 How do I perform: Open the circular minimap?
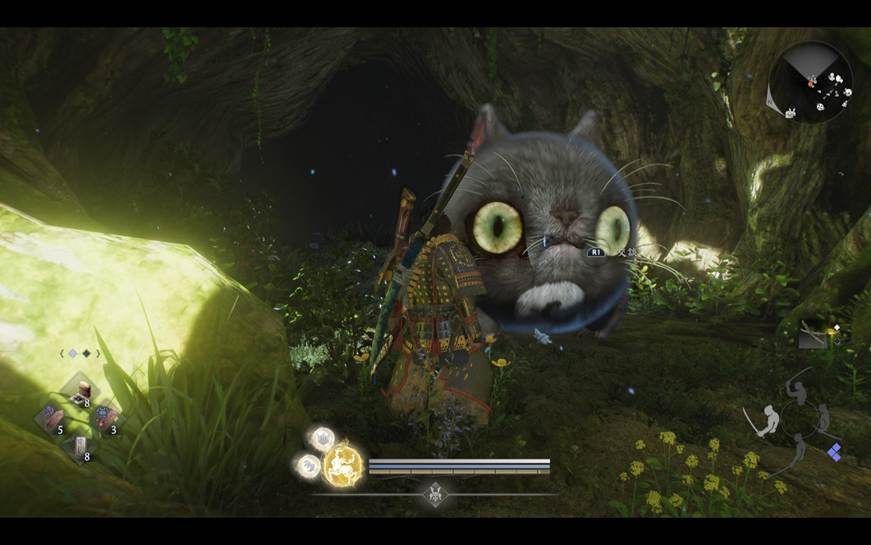coord(812,82)
